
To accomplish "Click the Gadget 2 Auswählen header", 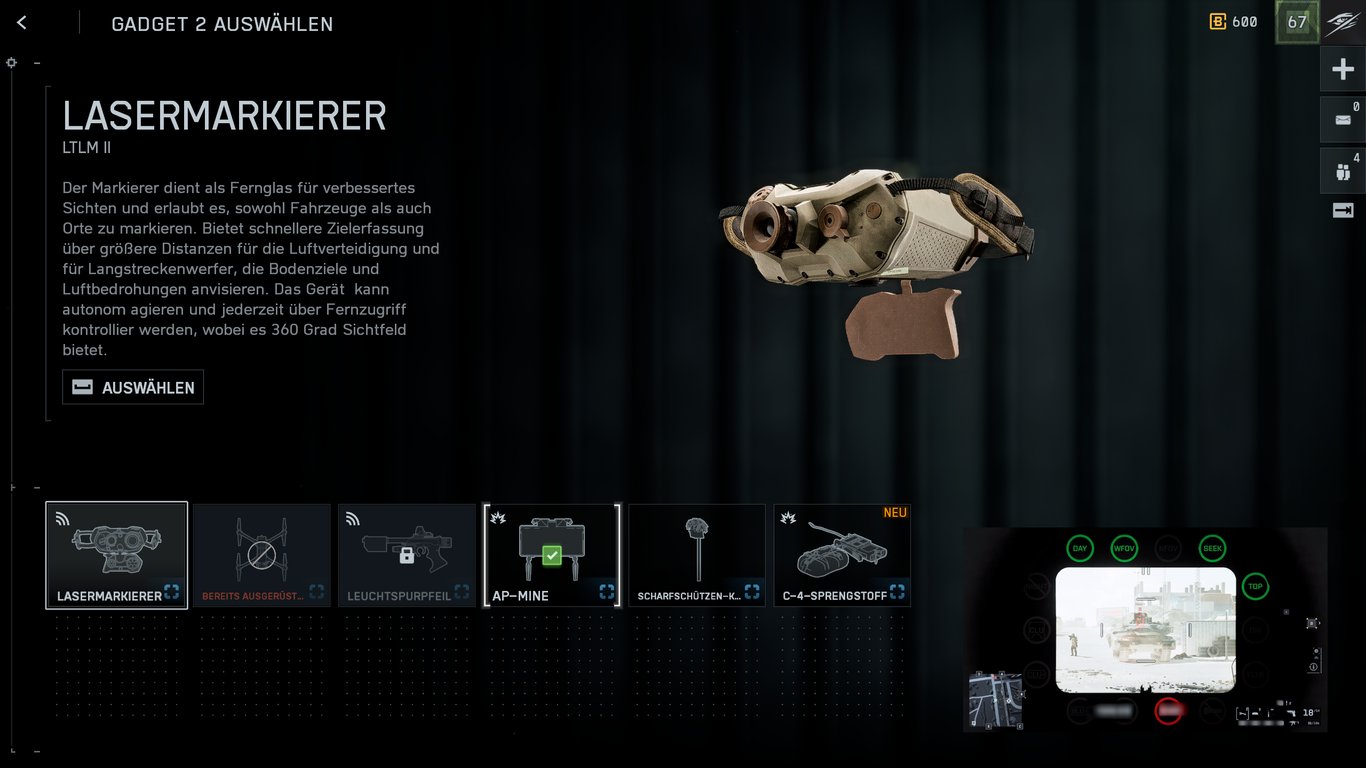I will tap(222, 24).
